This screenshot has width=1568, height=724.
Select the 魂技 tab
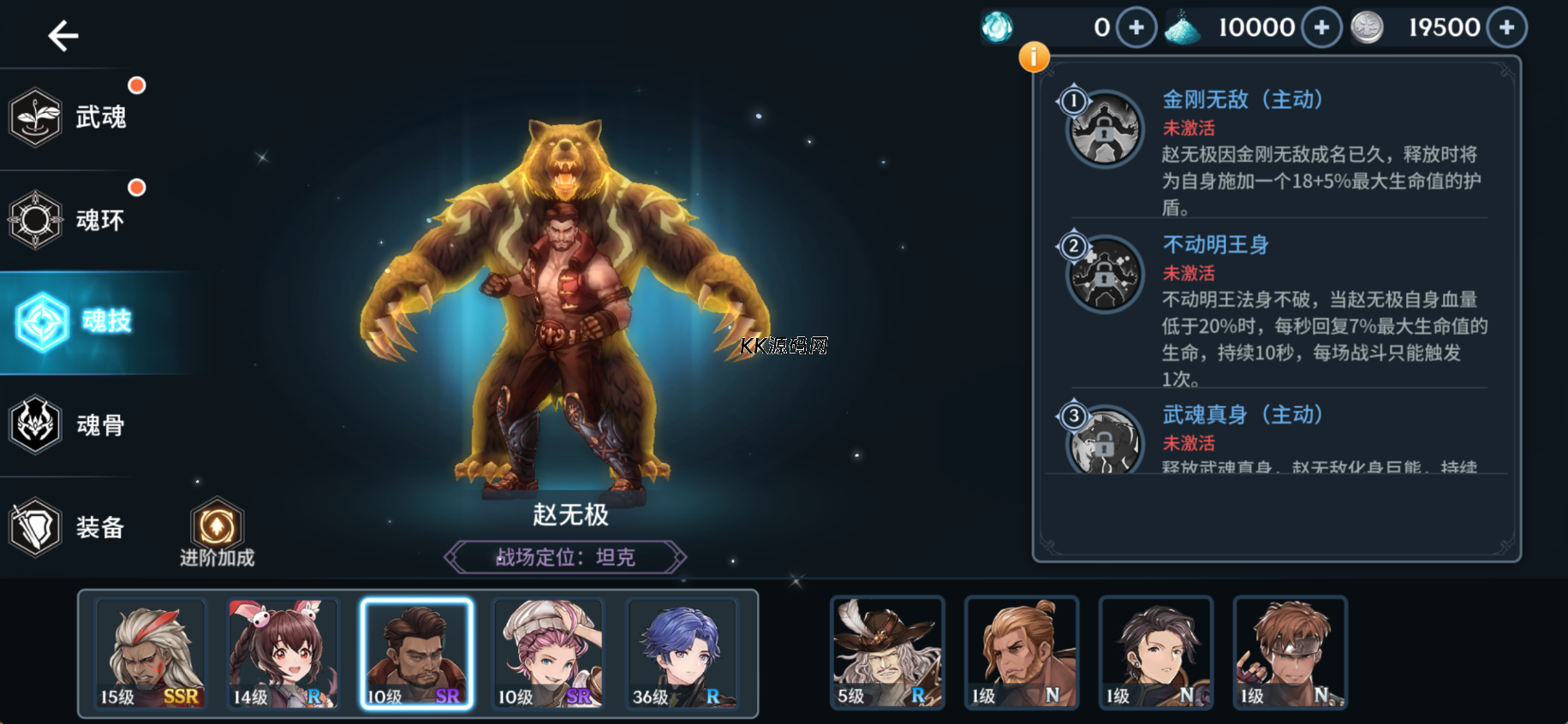point(77,322)
